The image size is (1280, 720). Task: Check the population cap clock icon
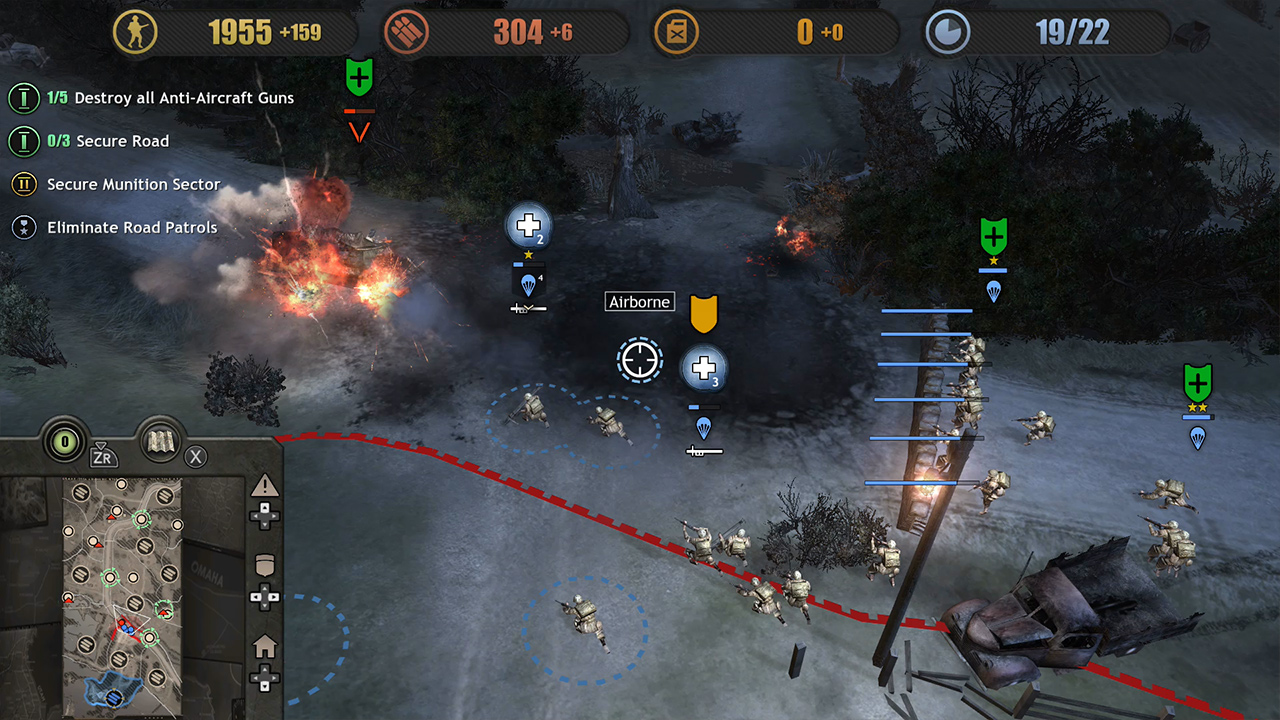click(x=946, y=31)
